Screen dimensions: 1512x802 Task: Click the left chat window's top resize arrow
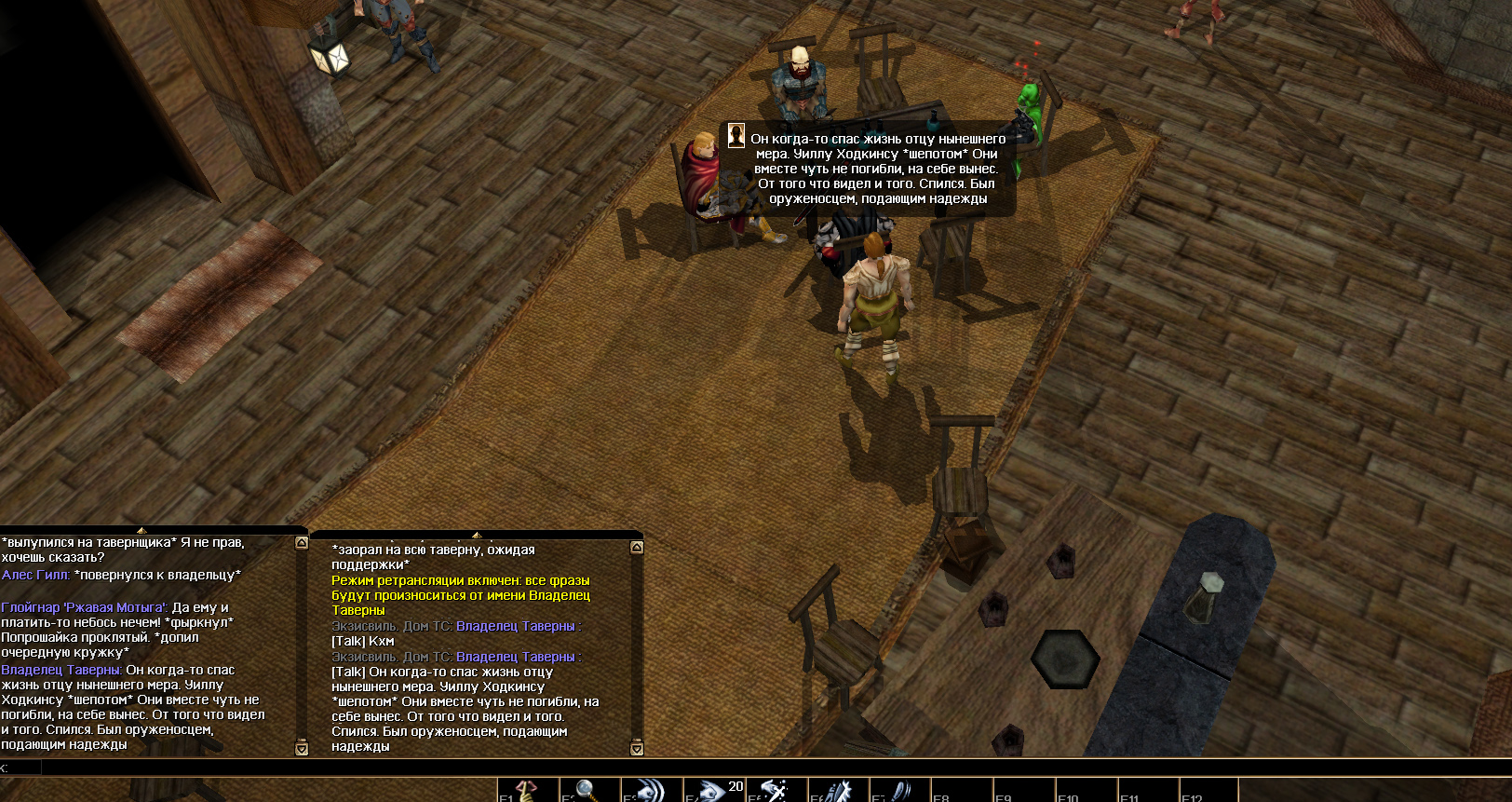(142, 531)
